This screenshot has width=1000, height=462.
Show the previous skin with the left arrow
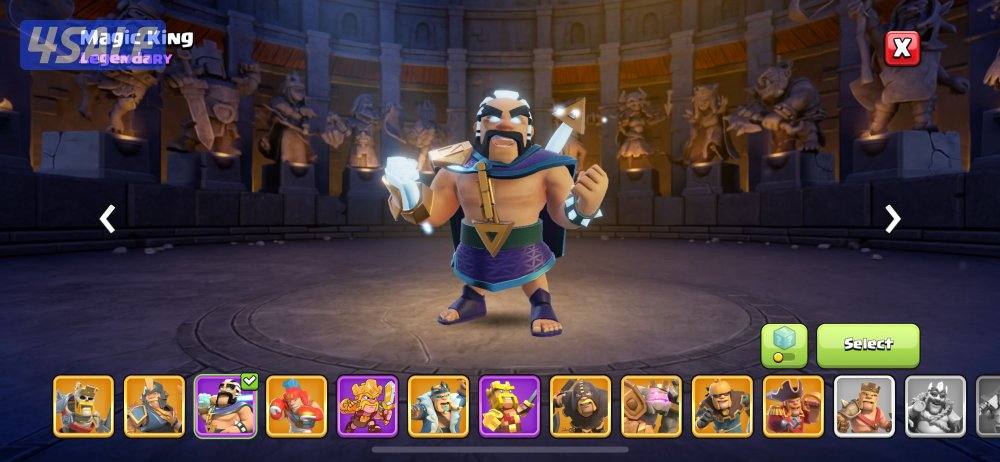pyautogui.click(x=107, y=219)
